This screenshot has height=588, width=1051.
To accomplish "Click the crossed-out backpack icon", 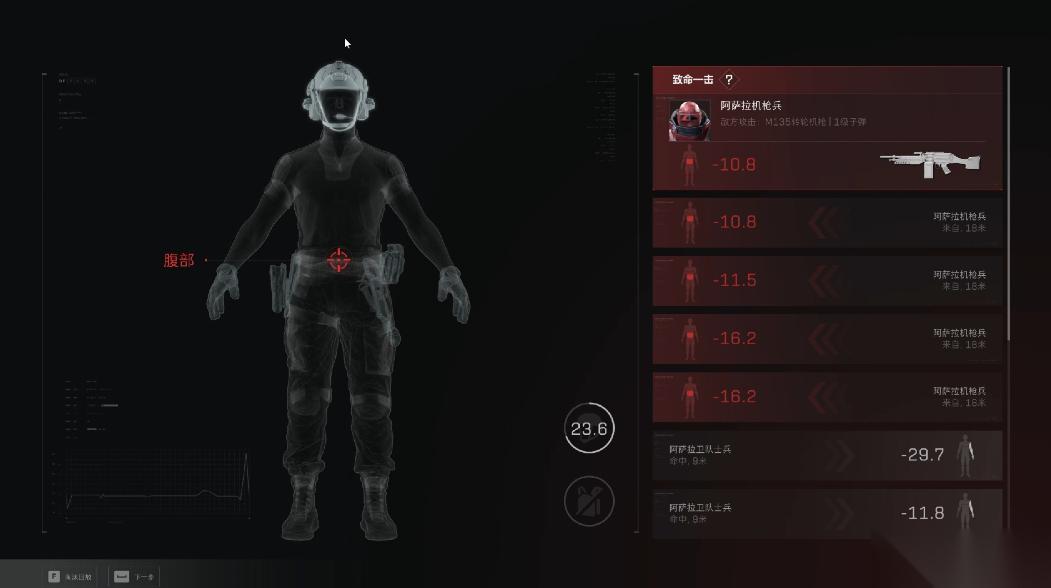I will click(589, 500).
